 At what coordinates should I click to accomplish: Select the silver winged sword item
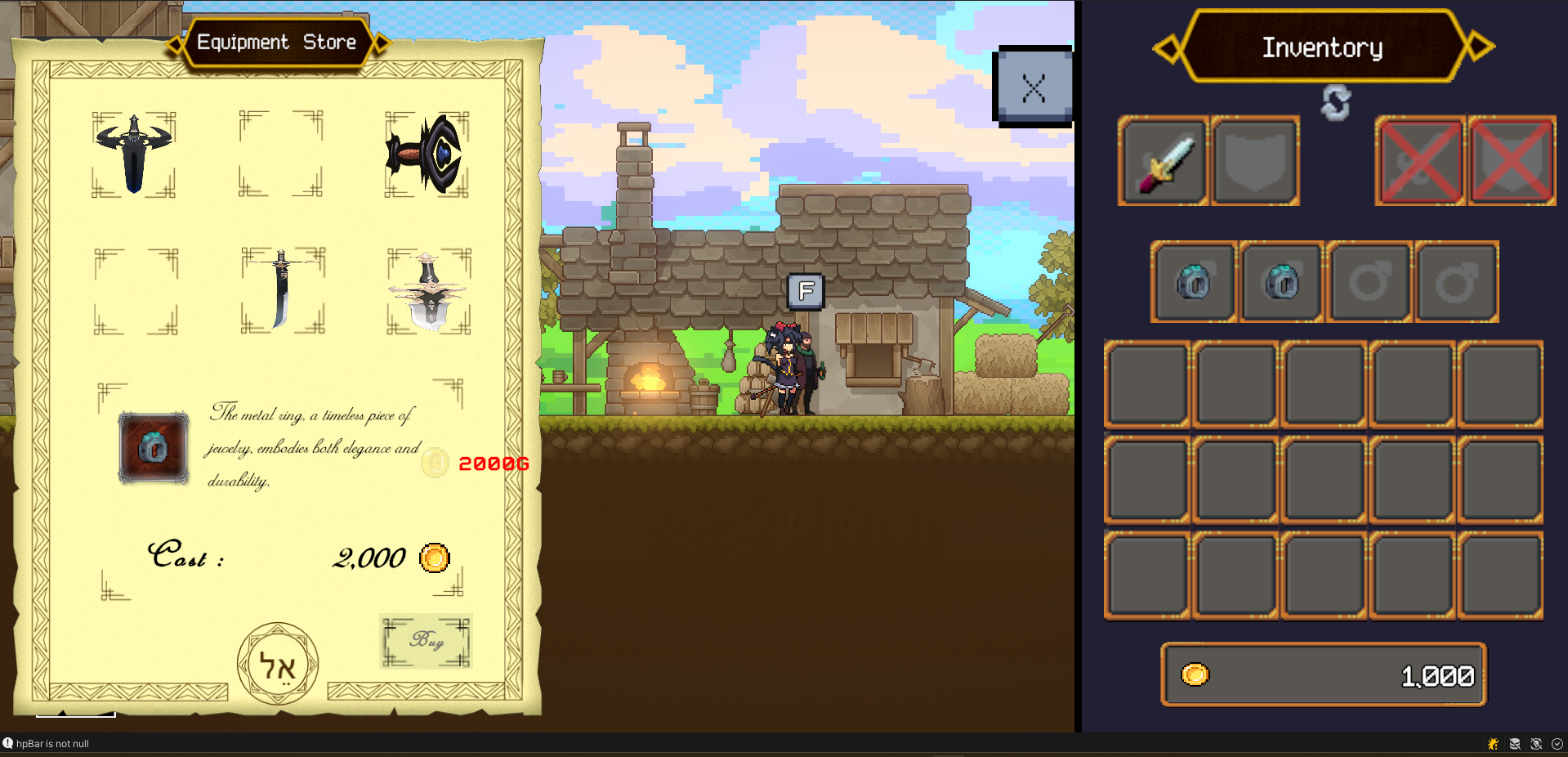coord(427,289)
